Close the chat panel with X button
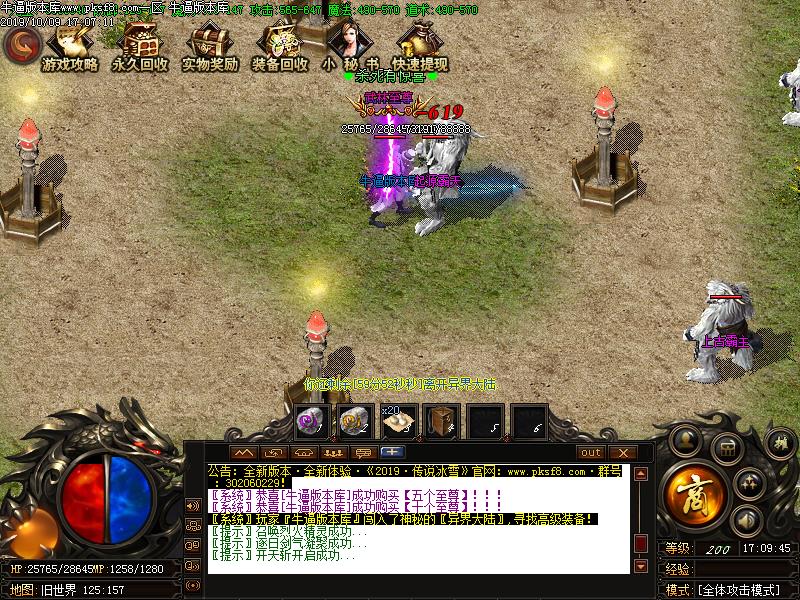 621,453
